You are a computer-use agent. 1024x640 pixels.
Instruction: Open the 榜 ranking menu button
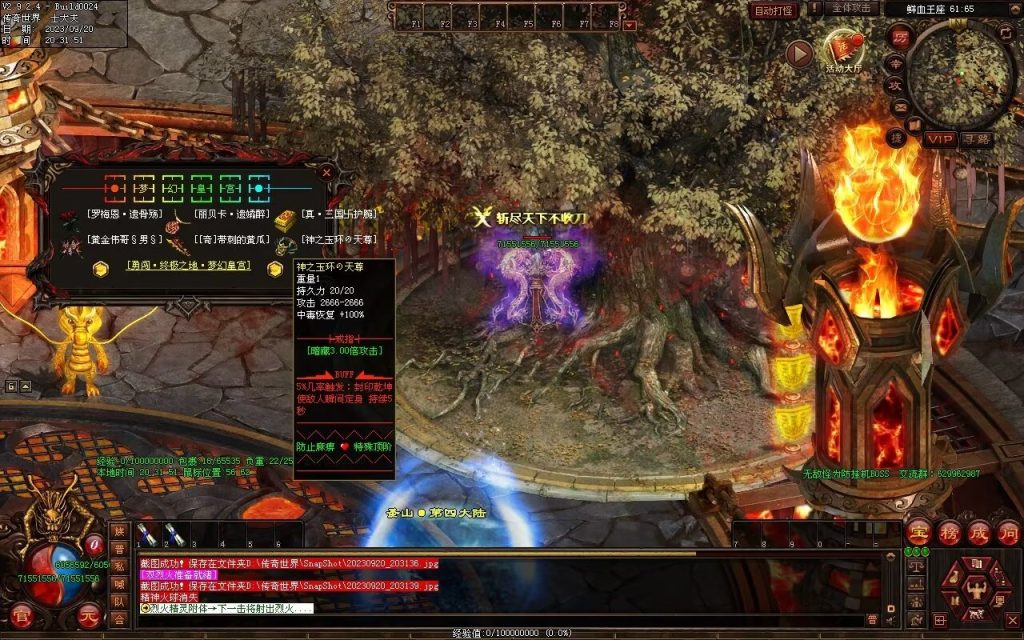coord(949,532)
